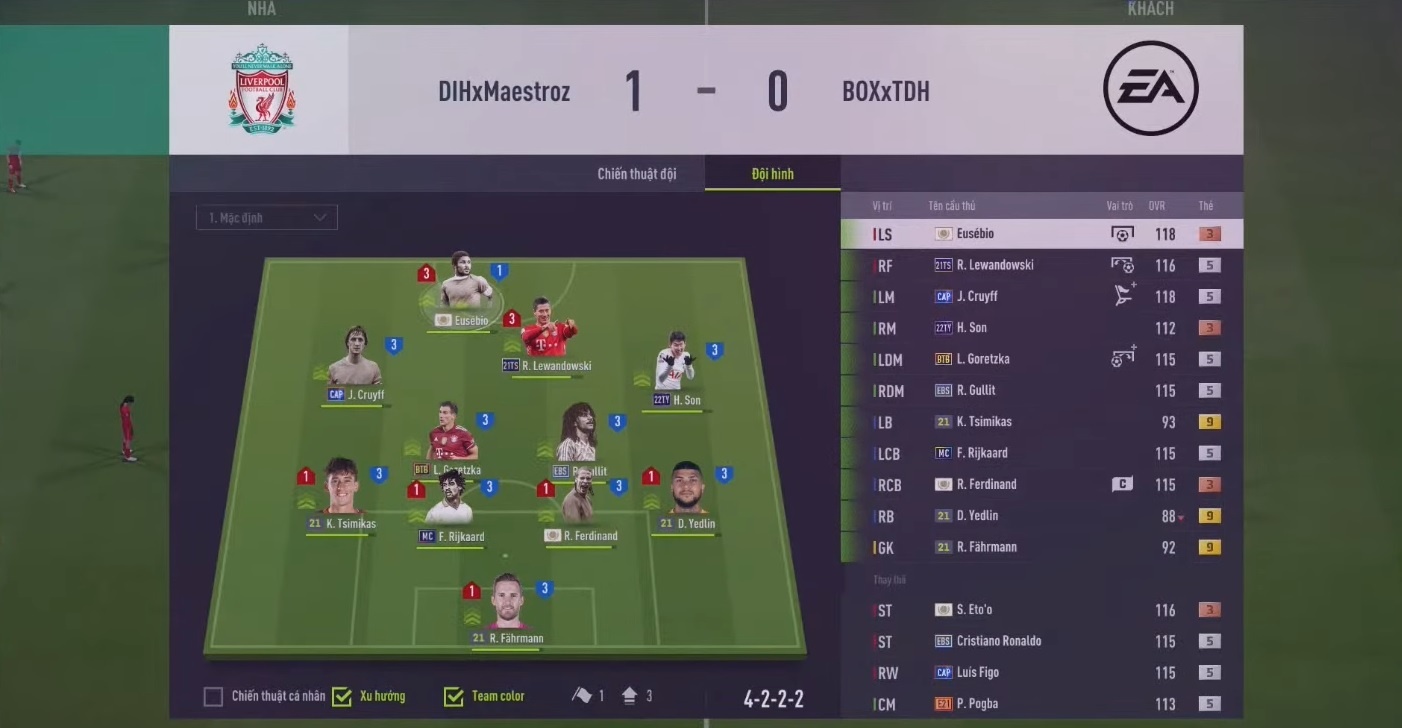Select substitute S. Eto'o in the list
The width and height of the screenshot is (1402, 728).
(x=1040, y=610)
